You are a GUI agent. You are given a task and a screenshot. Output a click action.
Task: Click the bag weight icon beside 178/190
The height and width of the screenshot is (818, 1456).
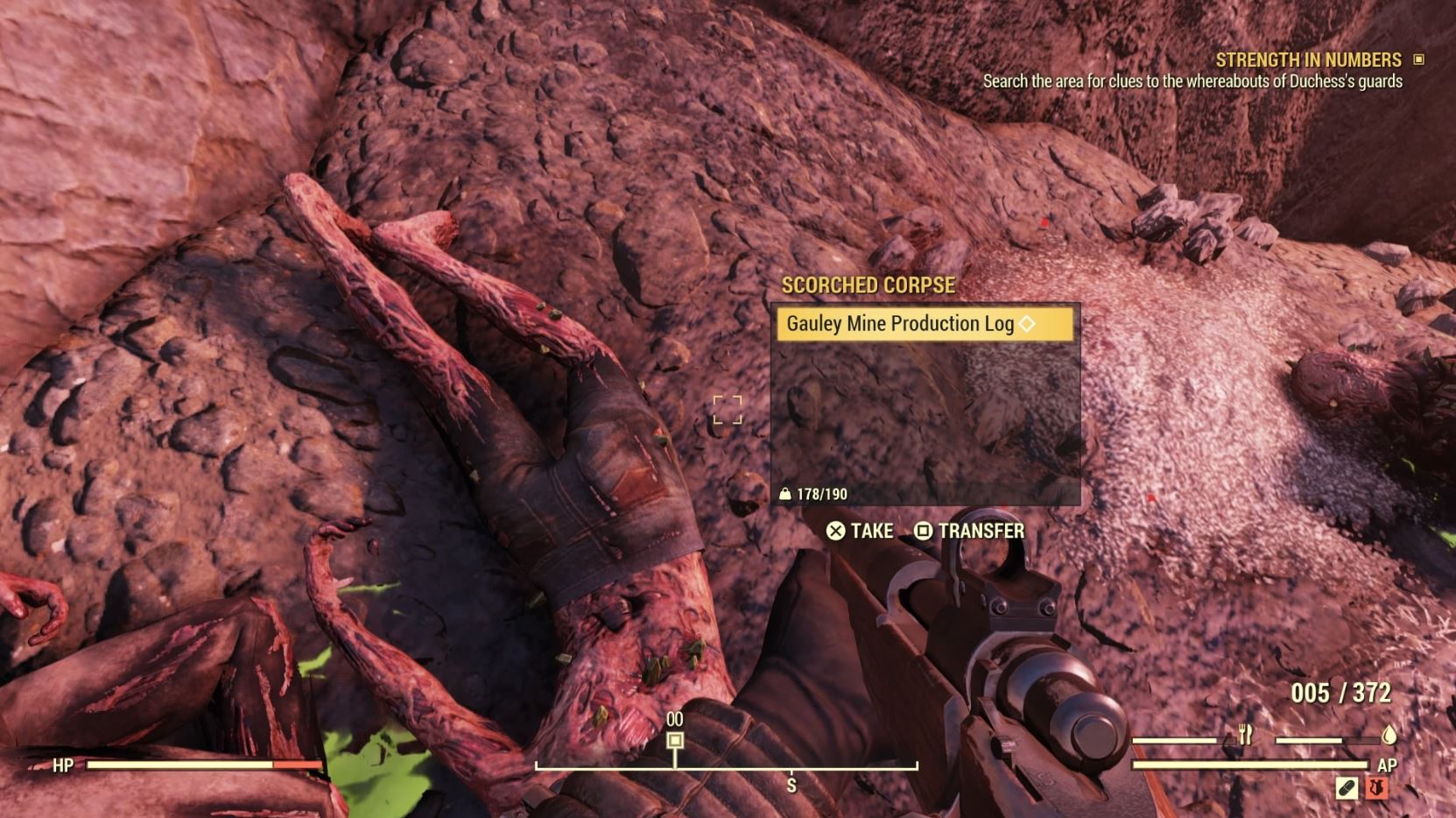(x=786, y=492)
